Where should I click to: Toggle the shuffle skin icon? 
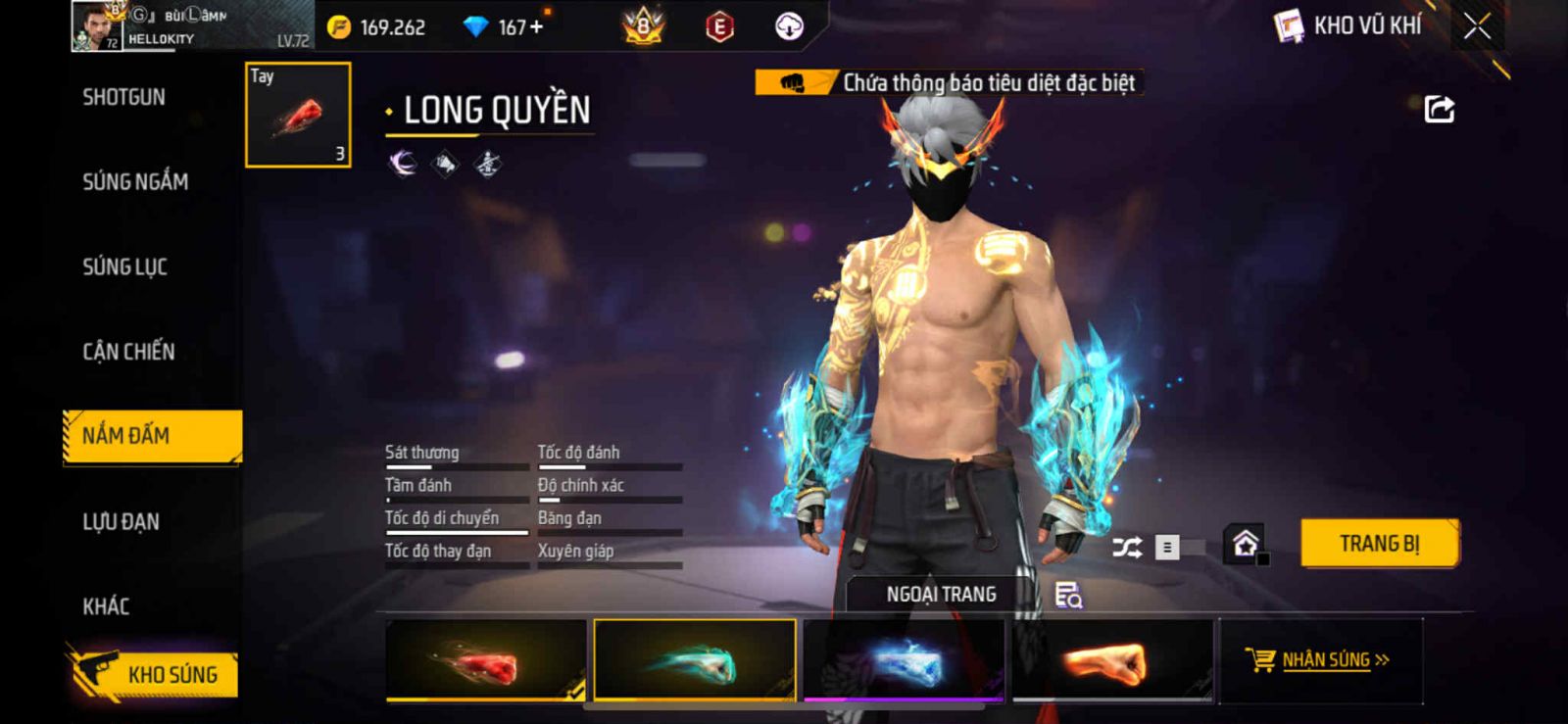1127,547
